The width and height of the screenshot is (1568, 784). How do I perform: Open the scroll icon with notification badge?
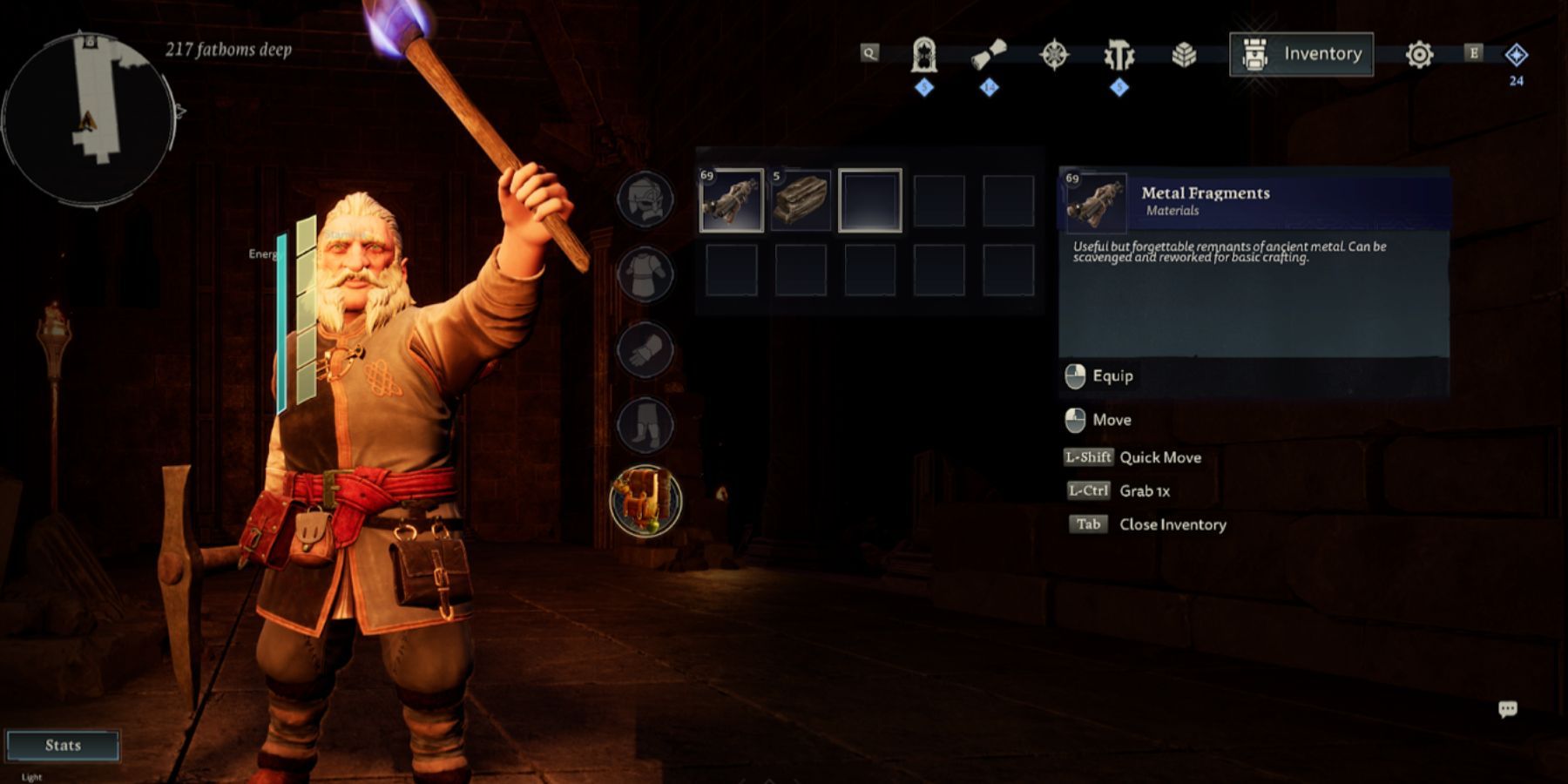988,53
